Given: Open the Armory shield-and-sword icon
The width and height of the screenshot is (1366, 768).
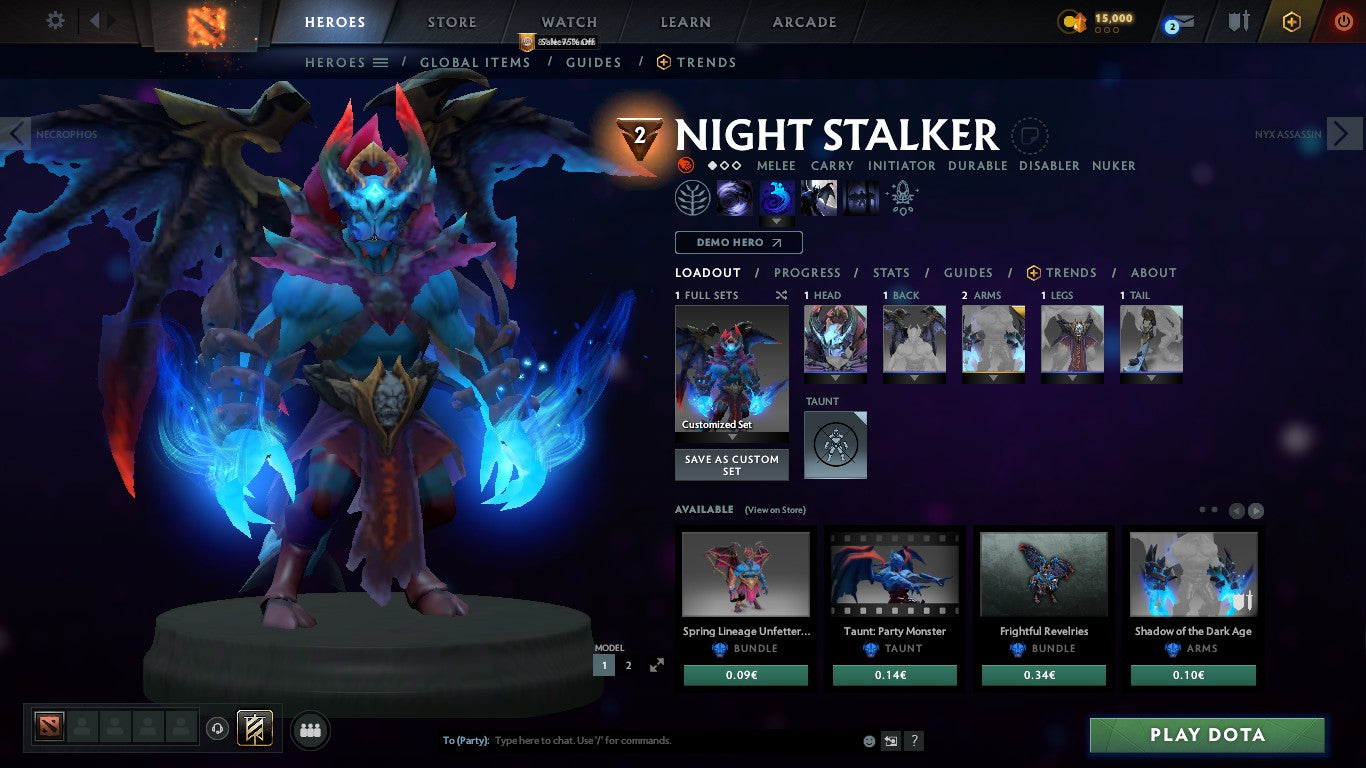Looking at the screenshot, I should point(1237,21).
